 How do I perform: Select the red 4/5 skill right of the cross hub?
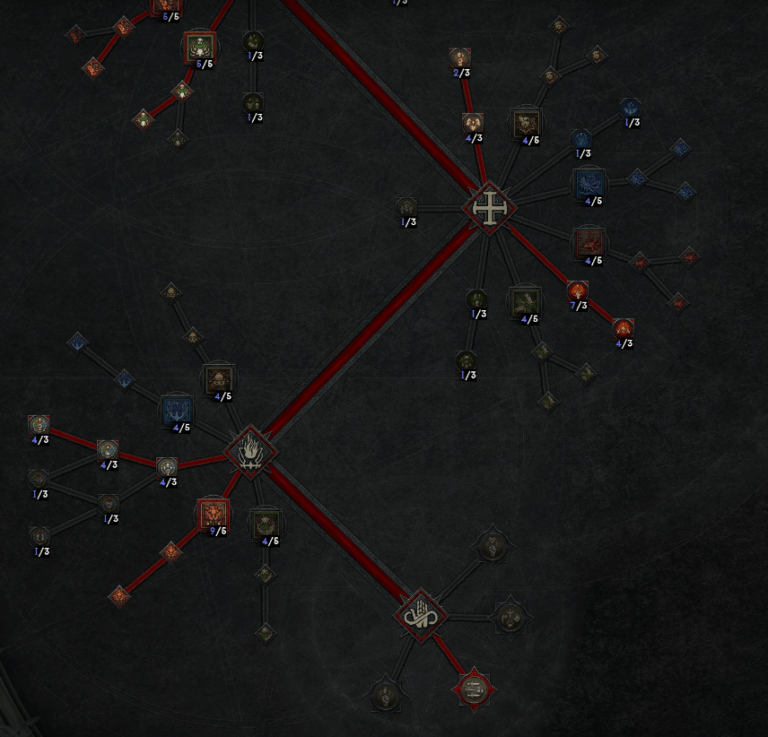click(x=588, y=242)
